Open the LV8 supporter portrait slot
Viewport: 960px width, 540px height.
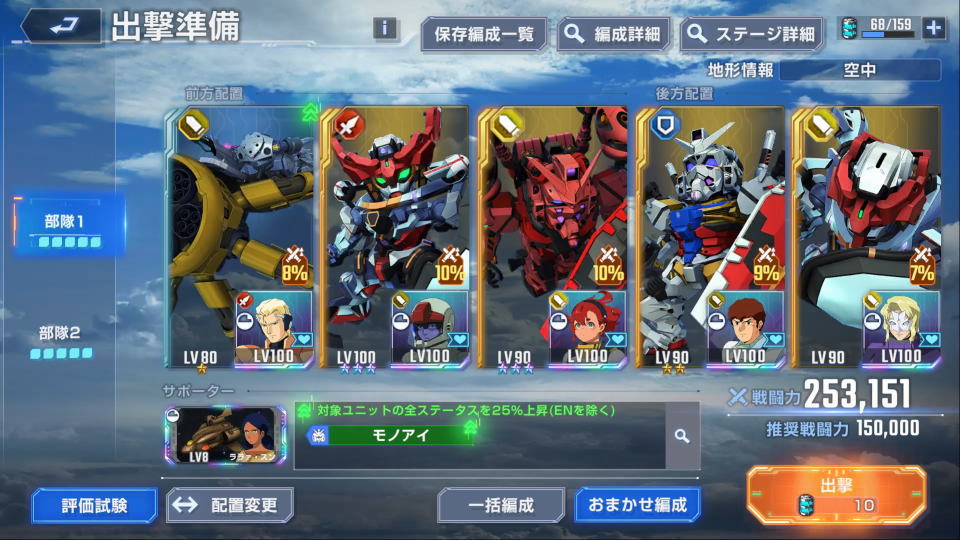point(224,436)
